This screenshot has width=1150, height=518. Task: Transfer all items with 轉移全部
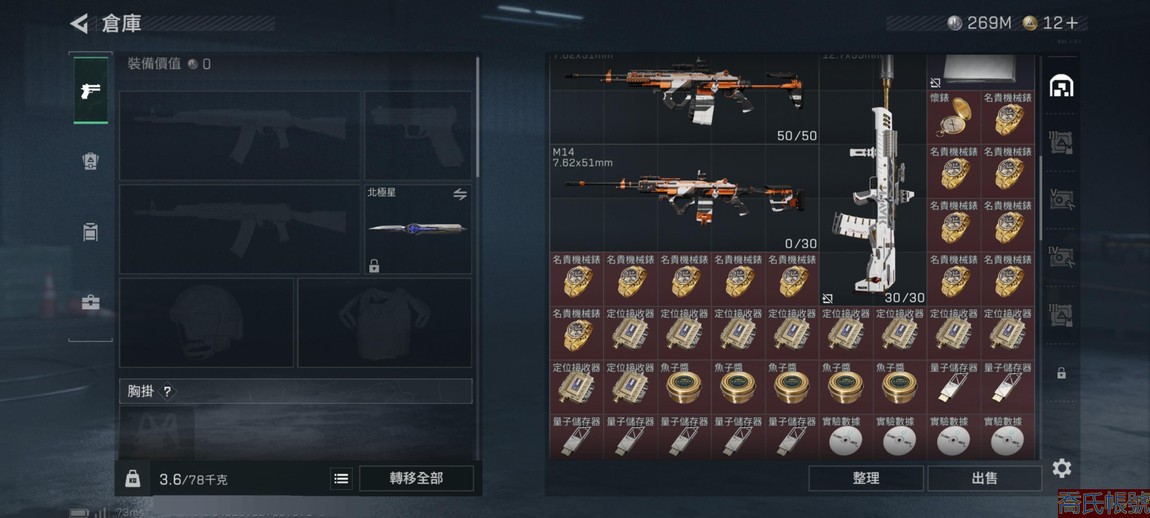(x=416, y=479)
